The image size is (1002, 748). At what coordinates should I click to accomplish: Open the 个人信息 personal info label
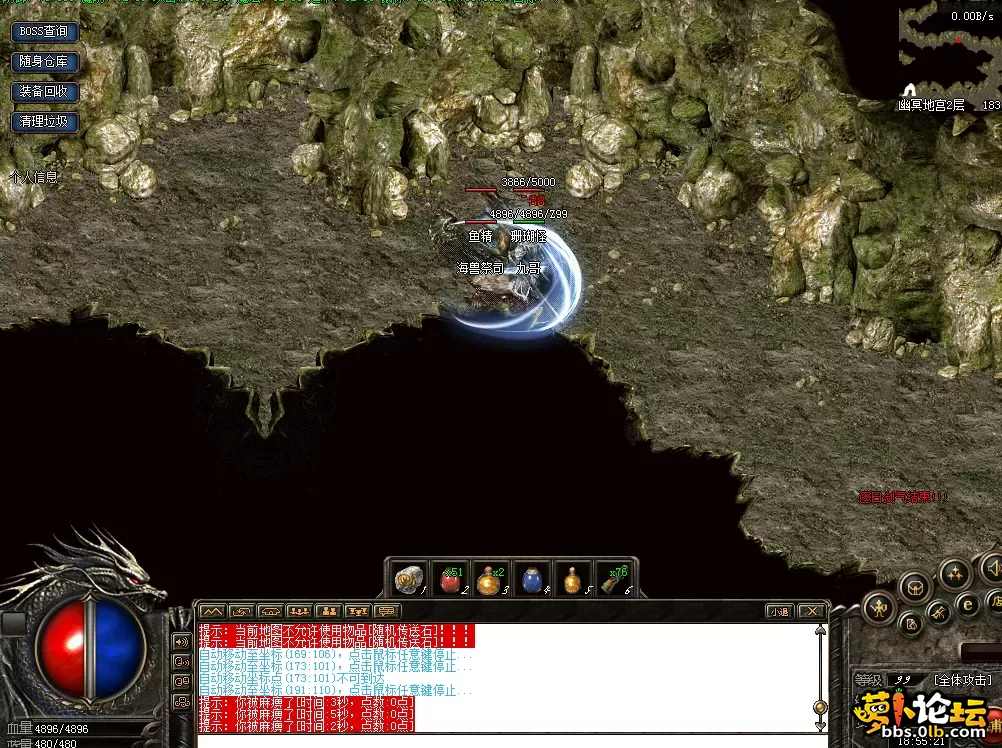[33, 177]
